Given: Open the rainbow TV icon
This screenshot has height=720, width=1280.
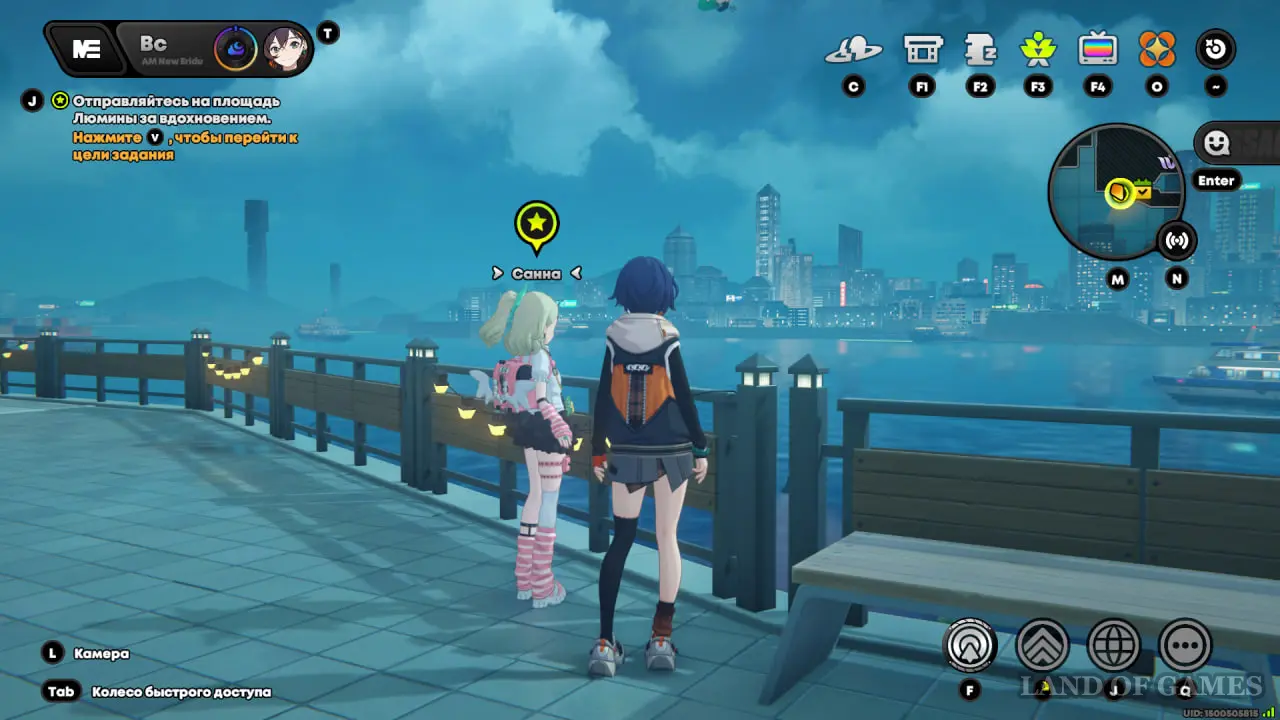Looking at the screenshot, I should click(x=1097, y=49).
